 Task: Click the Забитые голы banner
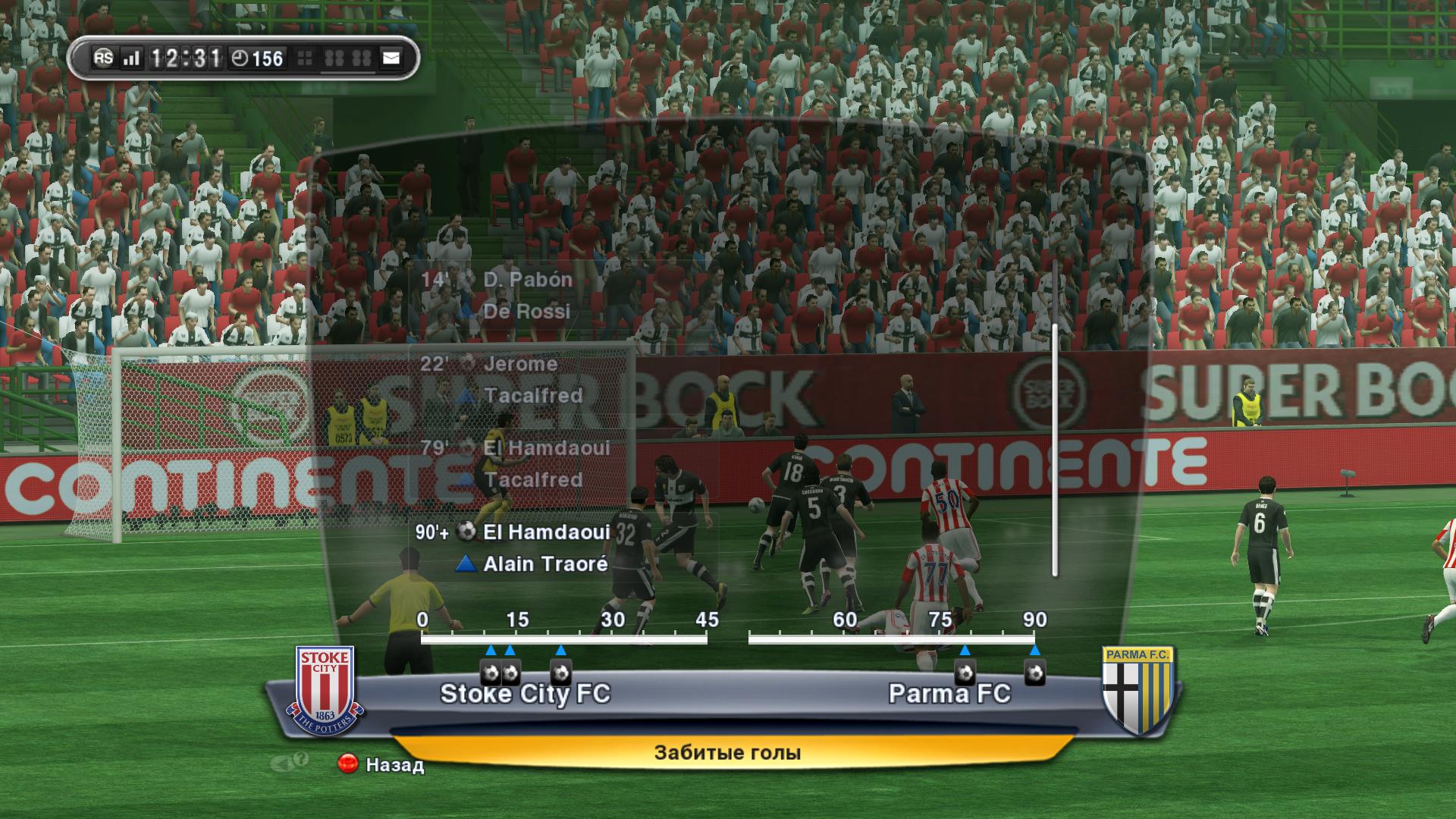(727, 753)
